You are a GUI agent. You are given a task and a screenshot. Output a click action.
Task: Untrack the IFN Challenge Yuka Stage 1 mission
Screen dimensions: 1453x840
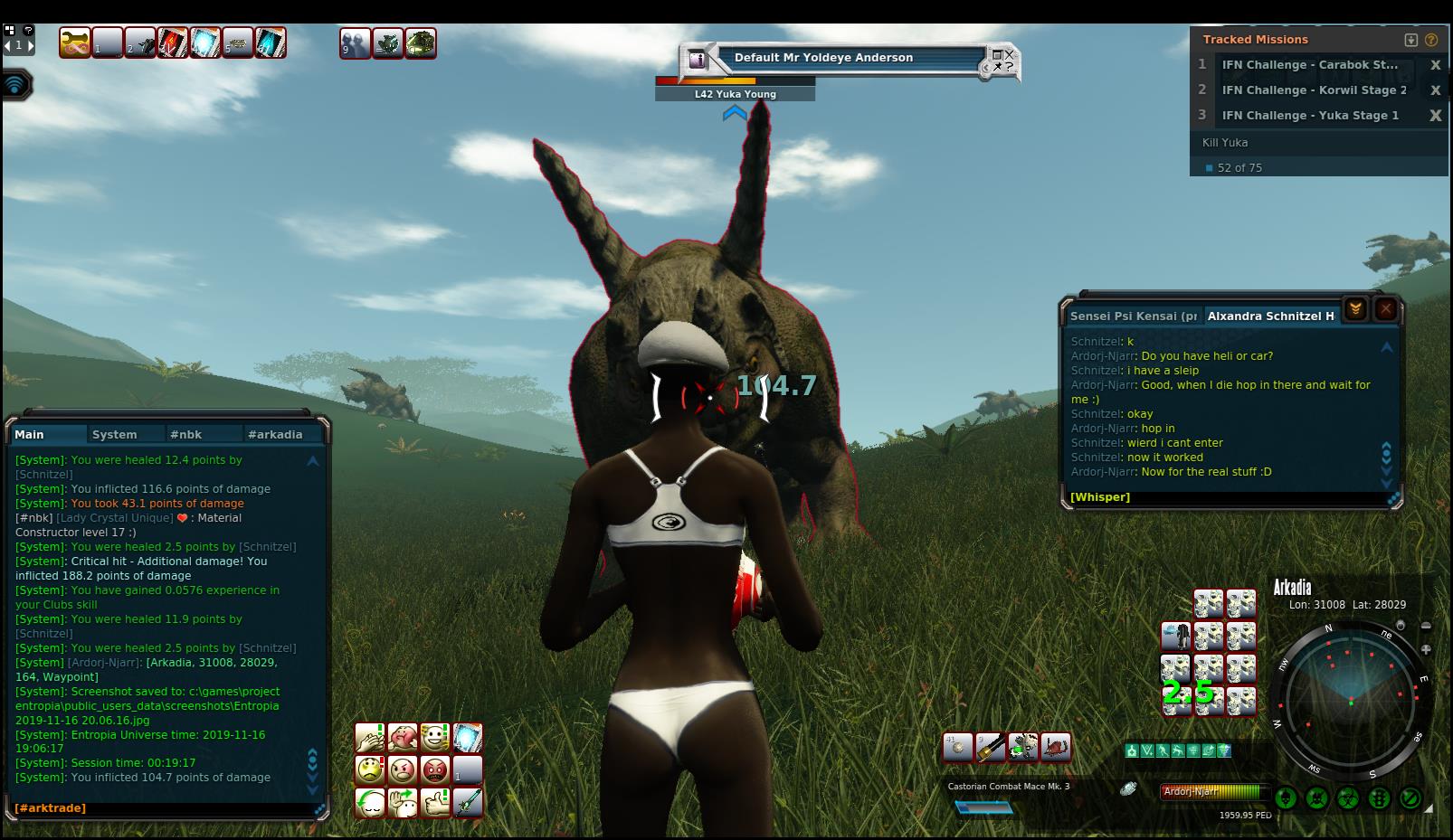pyautogui.click(x=1435, y=116)
